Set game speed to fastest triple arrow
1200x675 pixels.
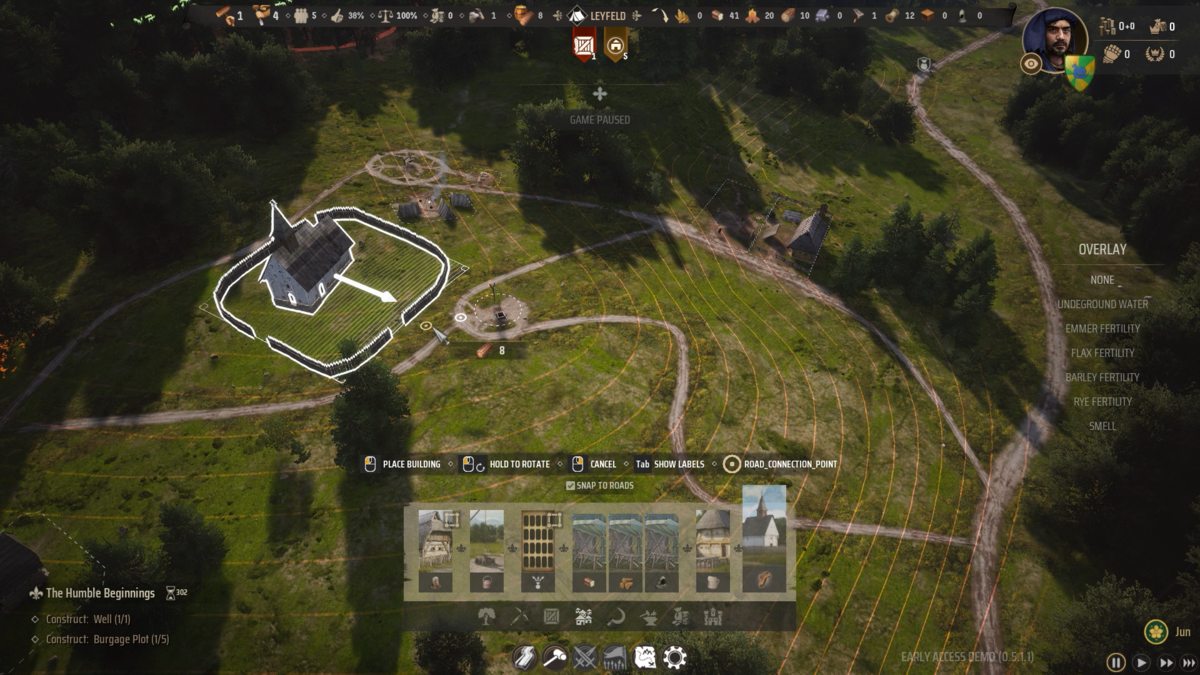click(x=1189, y=662)
